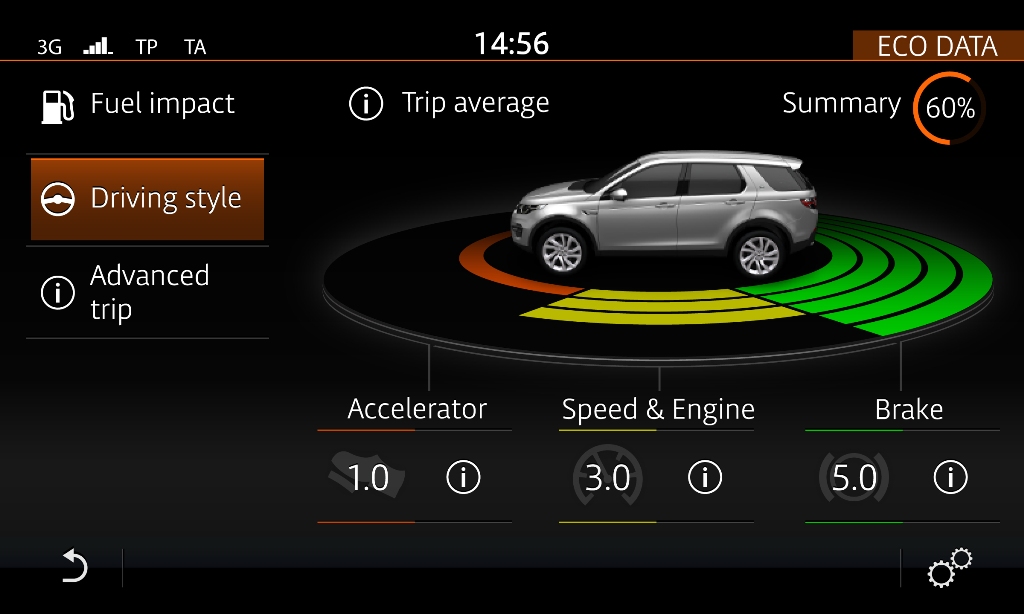
Task: Show Trip average information
Action: point(450,104)
